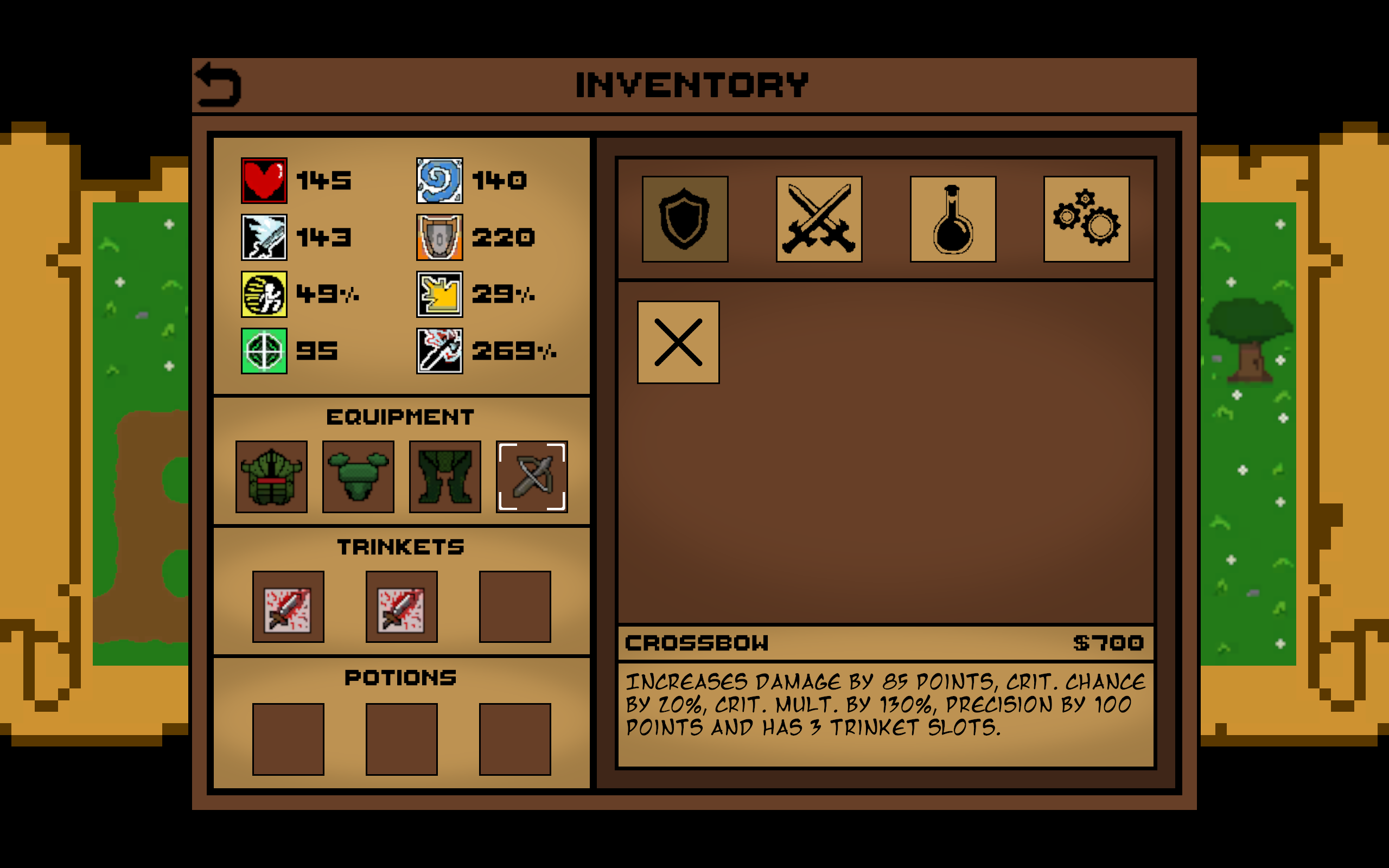Click the equipped crossbow slot
The height and width of the screenshot is (868, 1389).
point(532,476)
